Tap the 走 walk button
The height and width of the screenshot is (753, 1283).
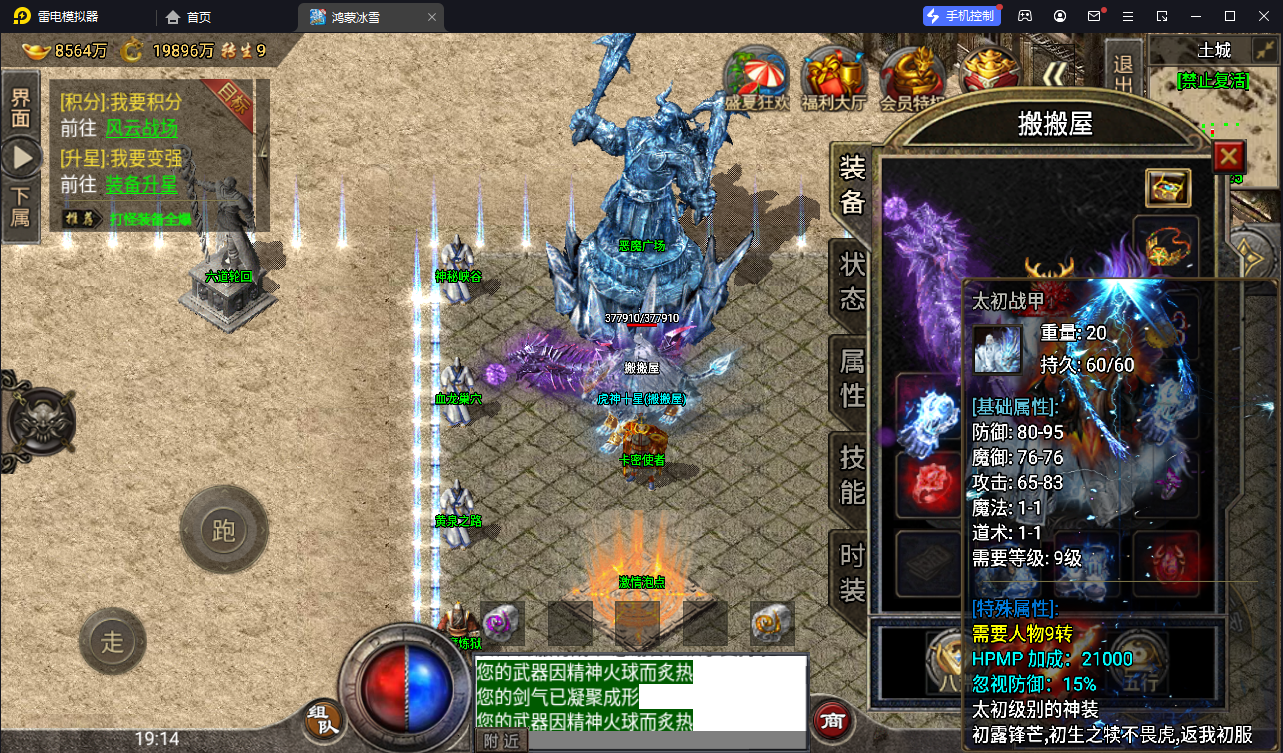point(112,641)
